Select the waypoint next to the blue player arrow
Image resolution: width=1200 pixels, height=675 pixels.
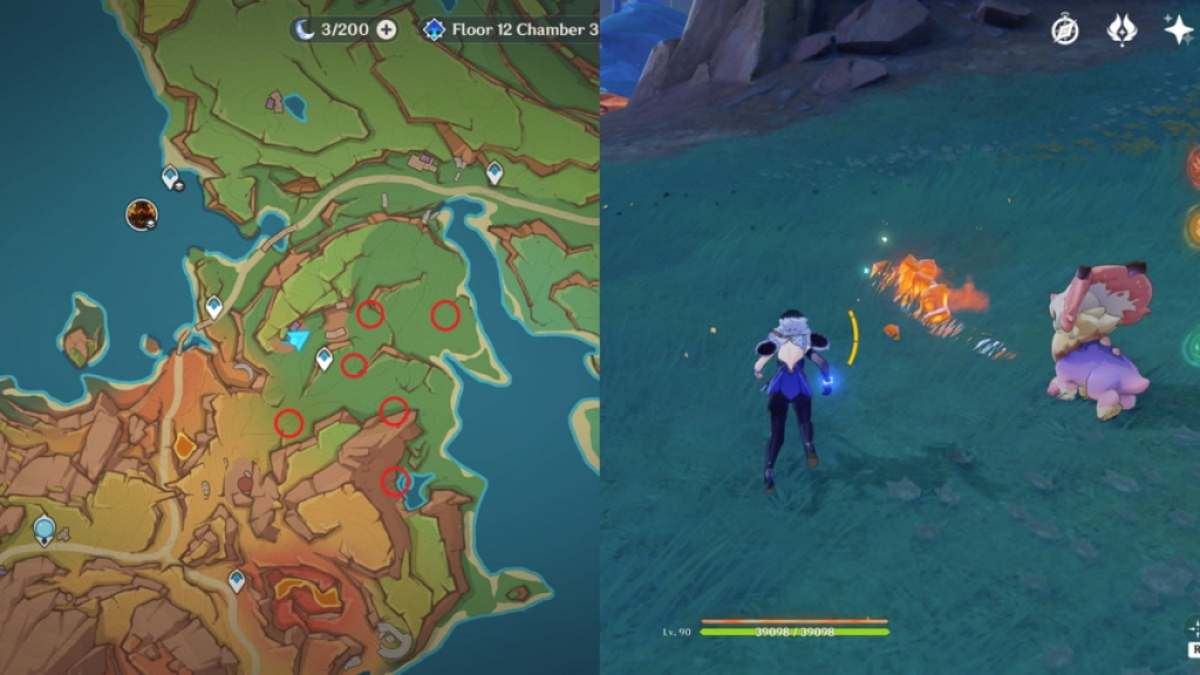[x=324, y=357]
